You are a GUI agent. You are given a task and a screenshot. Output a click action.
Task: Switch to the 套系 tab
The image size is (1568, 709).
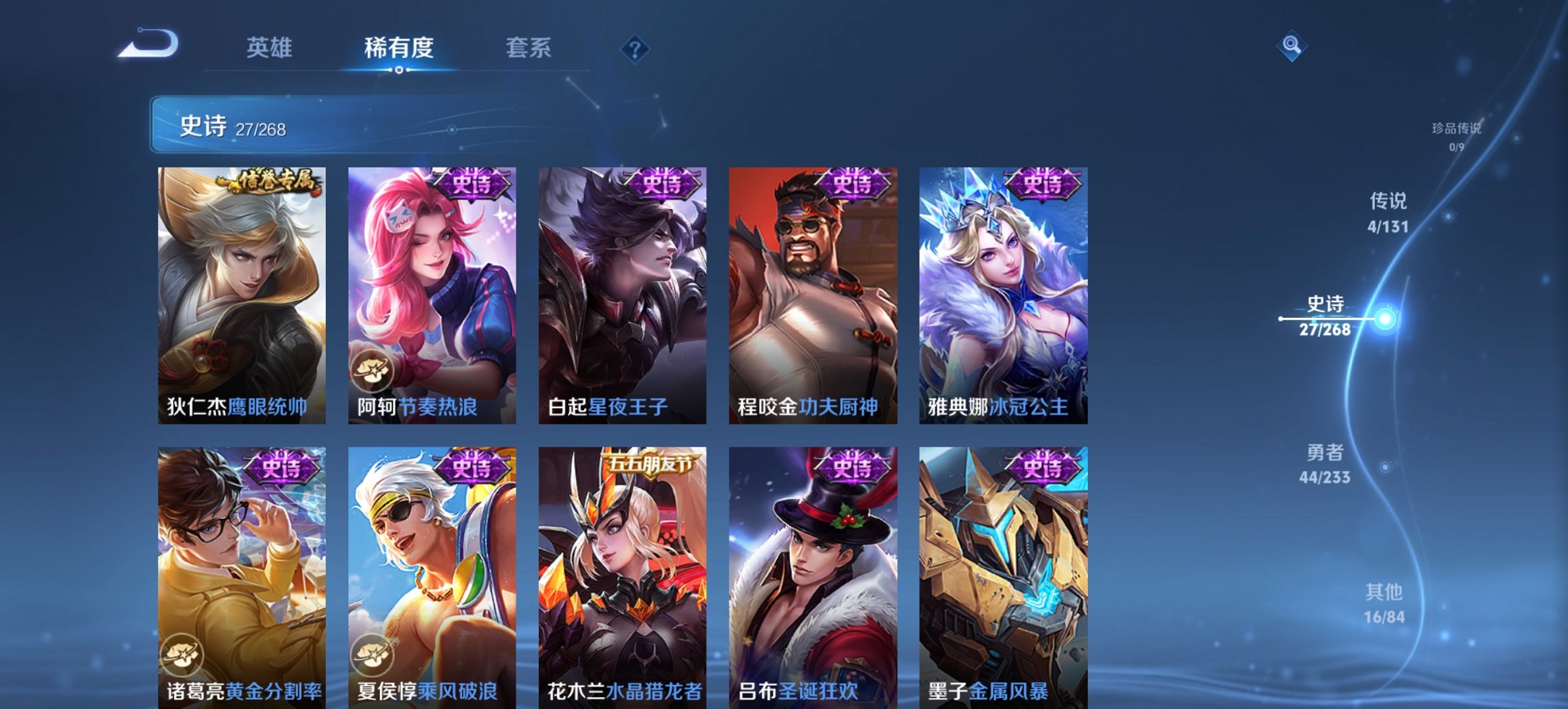(x=529, y=48)
